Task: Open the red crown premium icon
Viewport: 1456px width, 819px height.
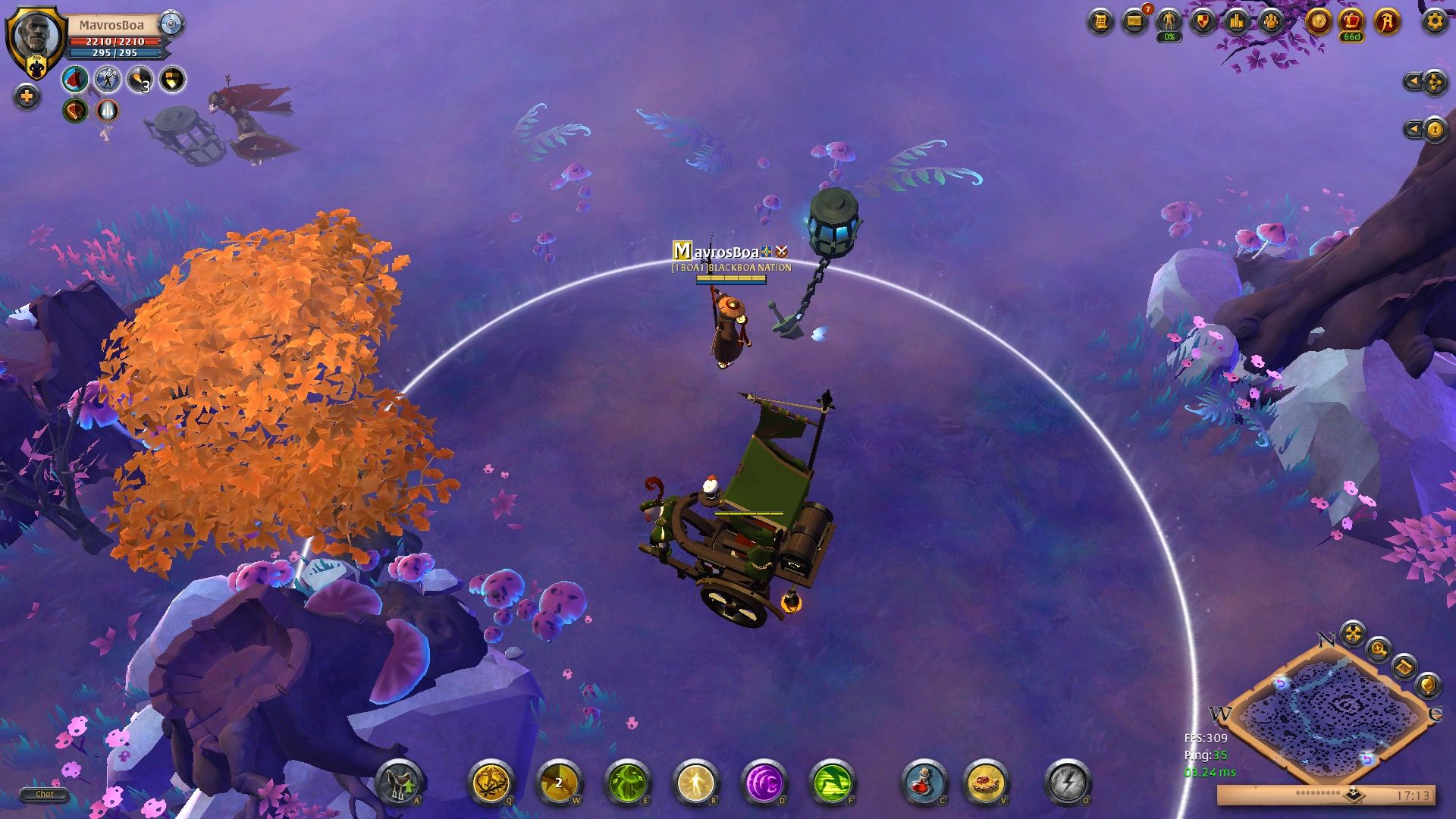Action: [x=1351, y=21]
